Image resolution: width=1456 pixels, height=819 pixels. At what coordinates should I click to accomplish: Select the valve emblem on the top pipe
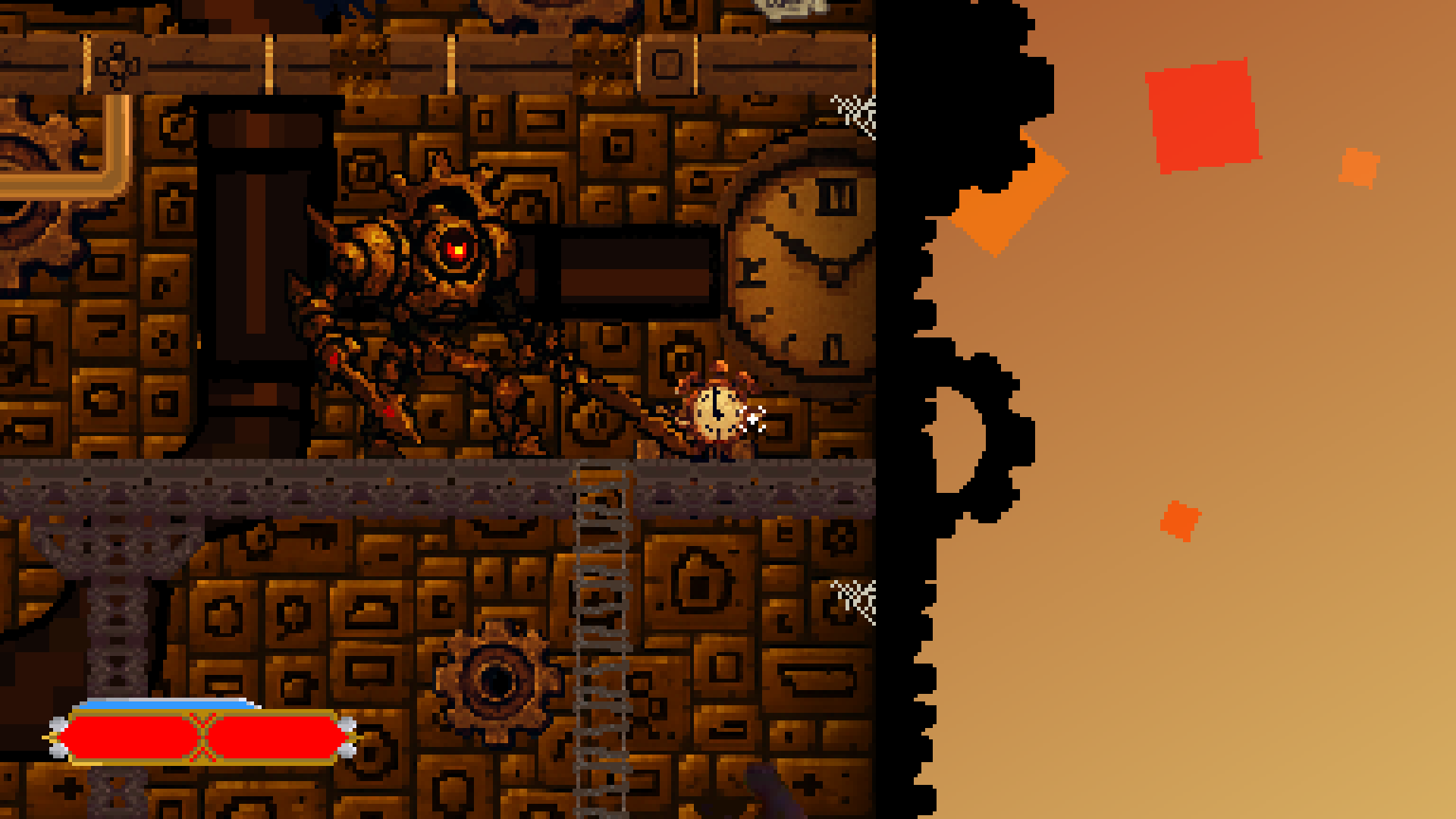[x=115, y=66]
